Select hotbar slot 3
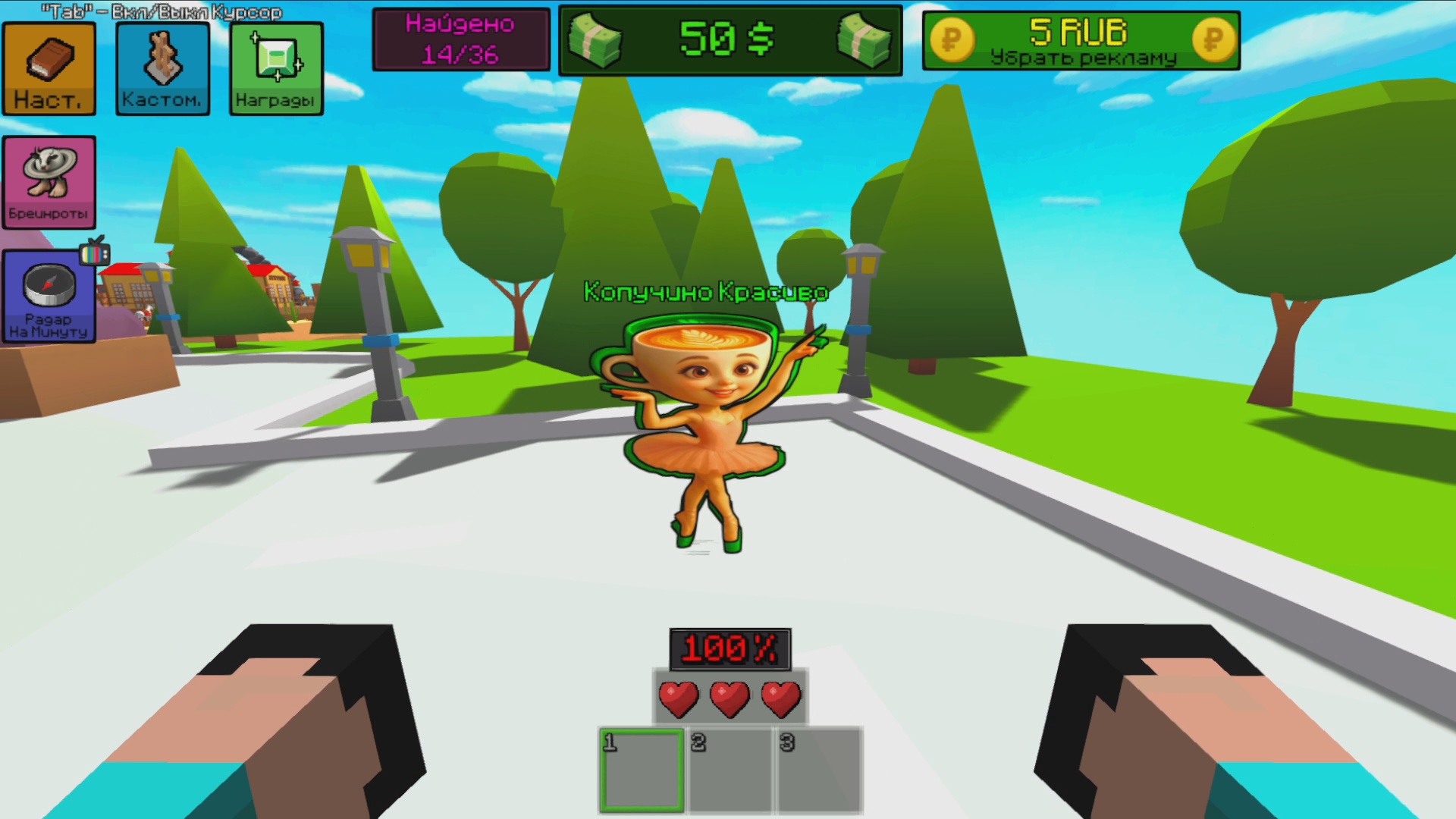Viewport: 1456px width, 819px height. pyautogui.click(x=817, y=768)
